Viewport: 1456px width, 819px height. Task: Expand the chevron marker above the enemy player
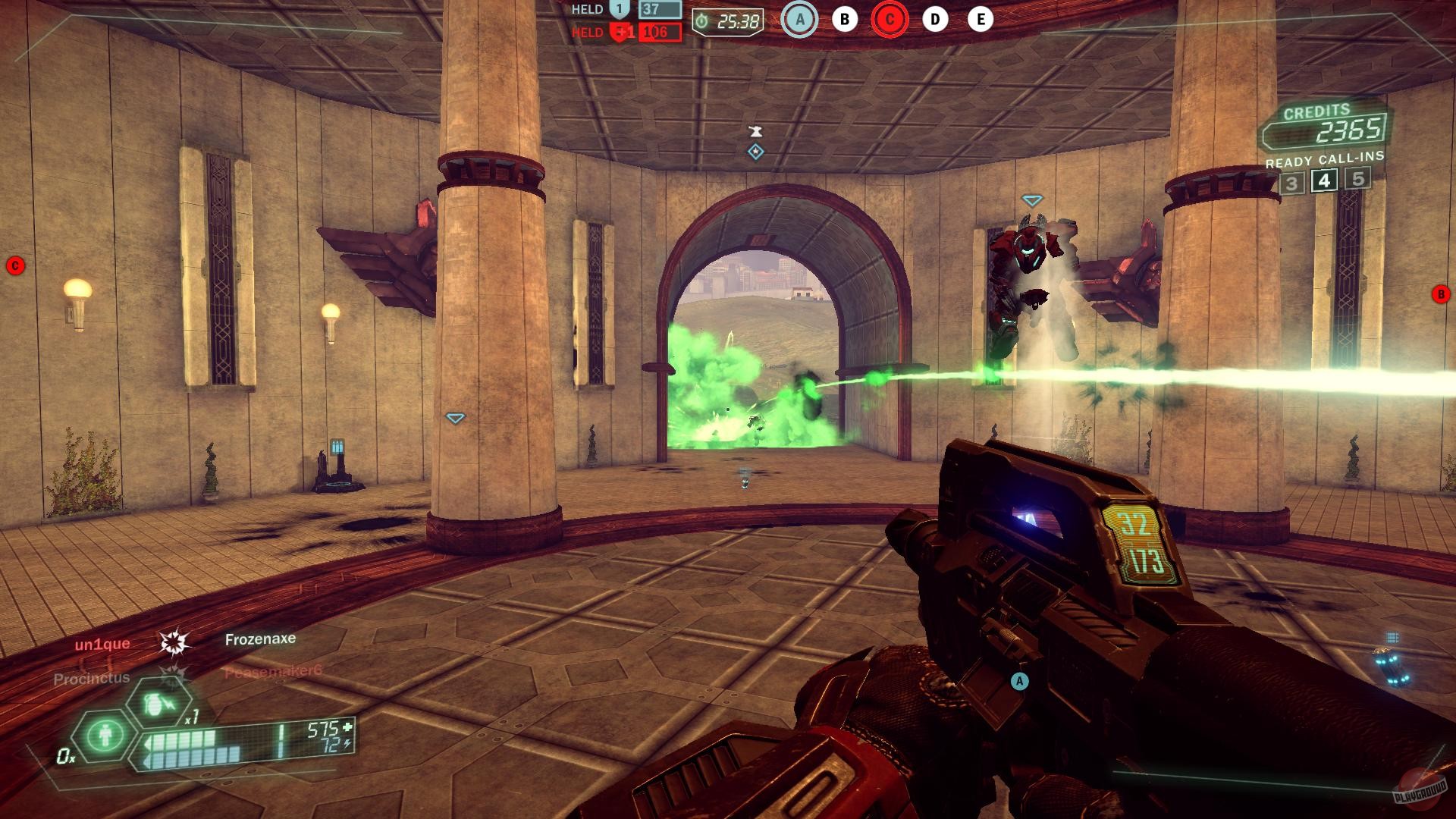tap(1031, 202)
